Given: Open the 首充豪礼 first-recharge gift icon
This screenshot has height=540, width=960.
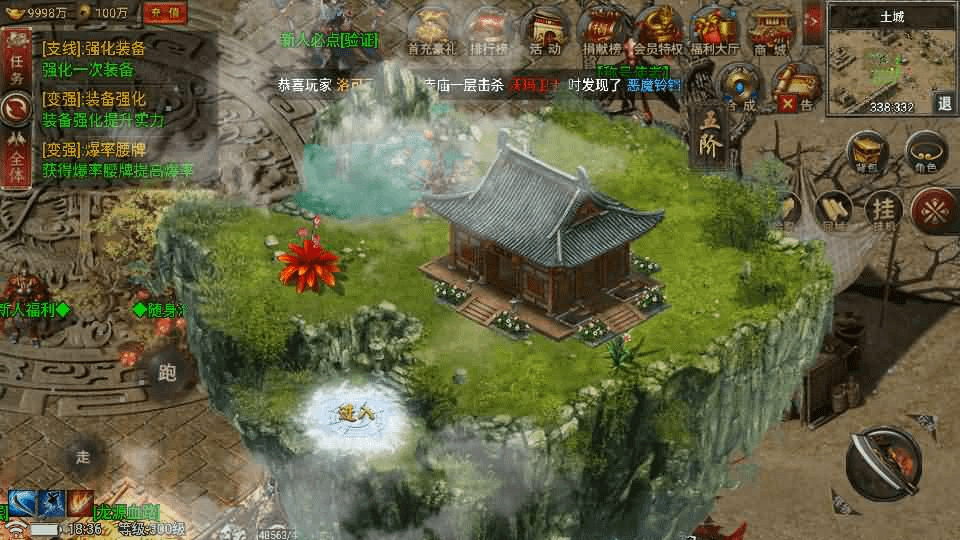Looking at the screenshot, I should pyautogui.click(x=434, y=29).
